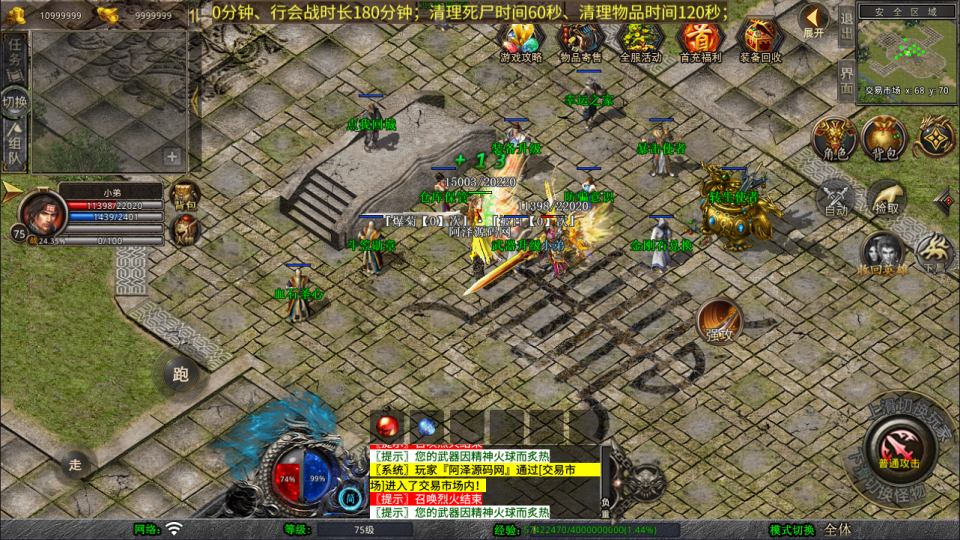Switch to 走 walk movement mode
Screen dimensions: 960x540
pyautogui.click(x=75, y=463)
